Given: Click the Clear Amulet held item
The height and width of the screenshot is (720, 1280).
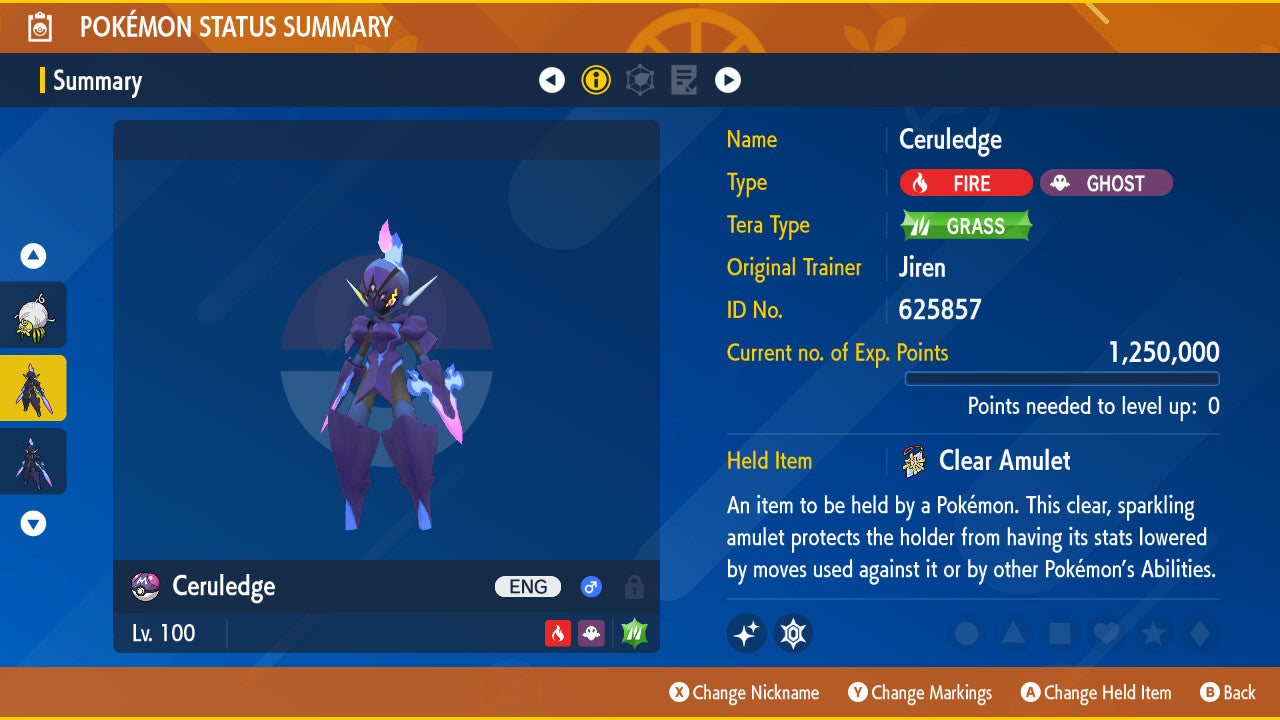Looking at the screenshot, I should [x=1004, y=461].
